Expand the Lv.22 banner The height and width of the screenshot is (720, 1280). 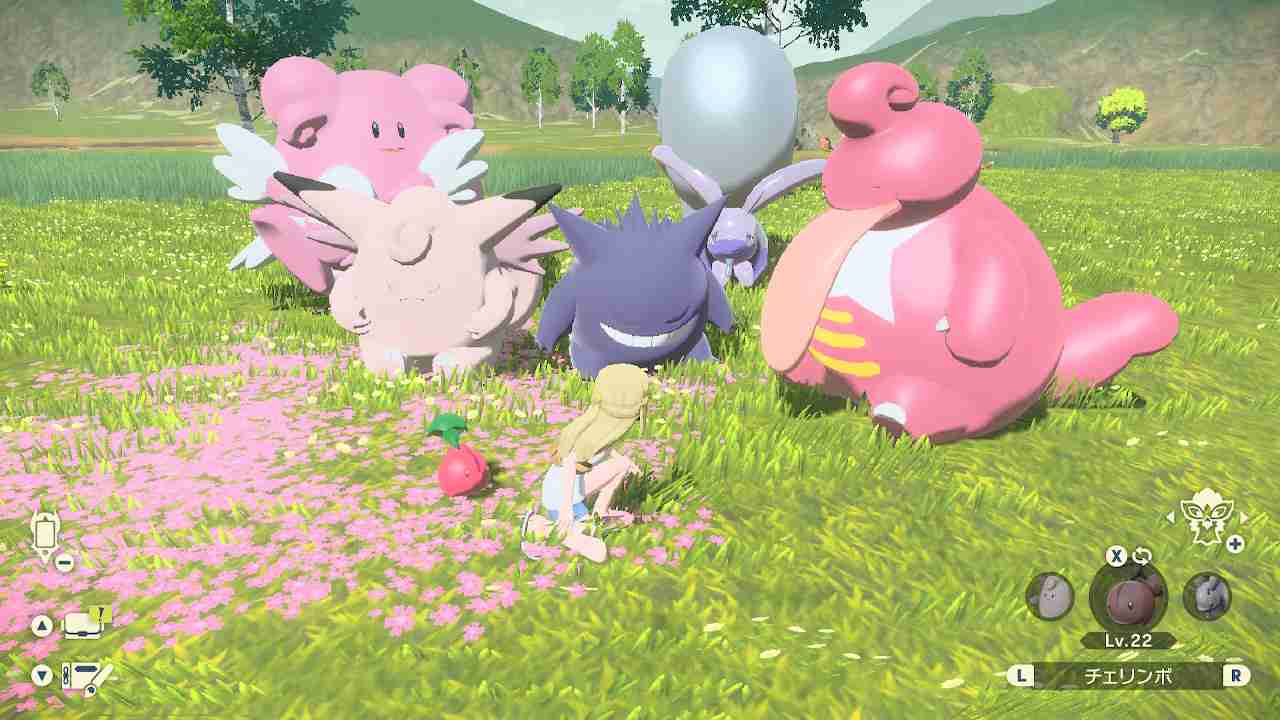[1128, 638]
